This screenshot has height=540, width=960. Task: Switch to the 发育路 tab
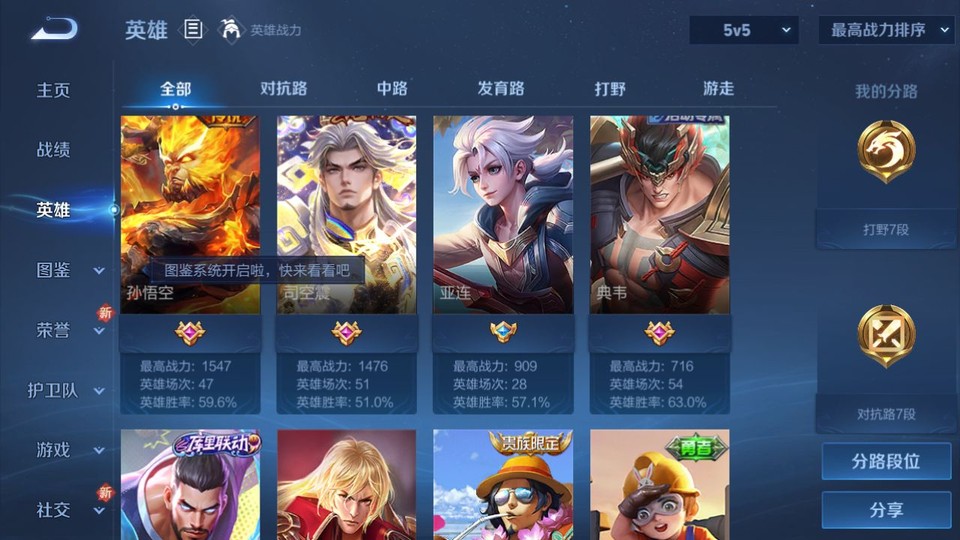501,88
